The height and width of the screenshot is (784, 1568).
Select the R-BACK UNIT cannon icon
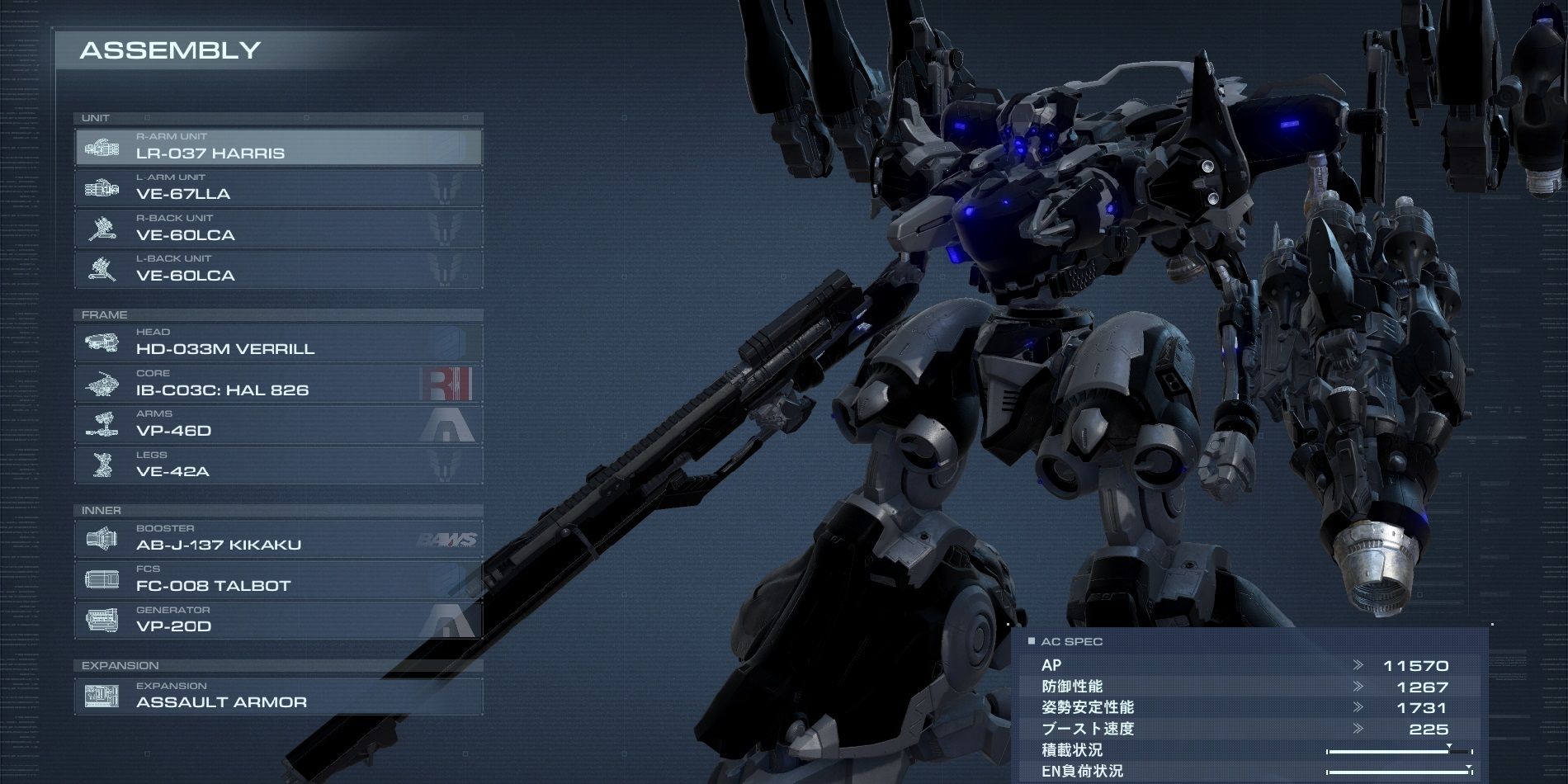pos(103,229)
